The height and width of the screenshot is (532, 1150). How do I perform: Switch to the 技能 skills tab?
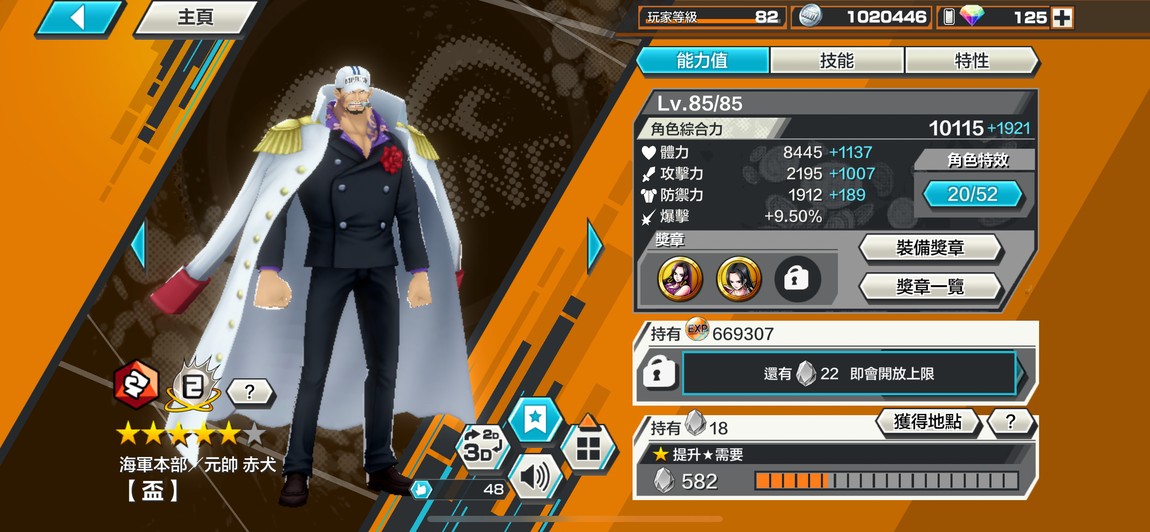click(837, 61)
